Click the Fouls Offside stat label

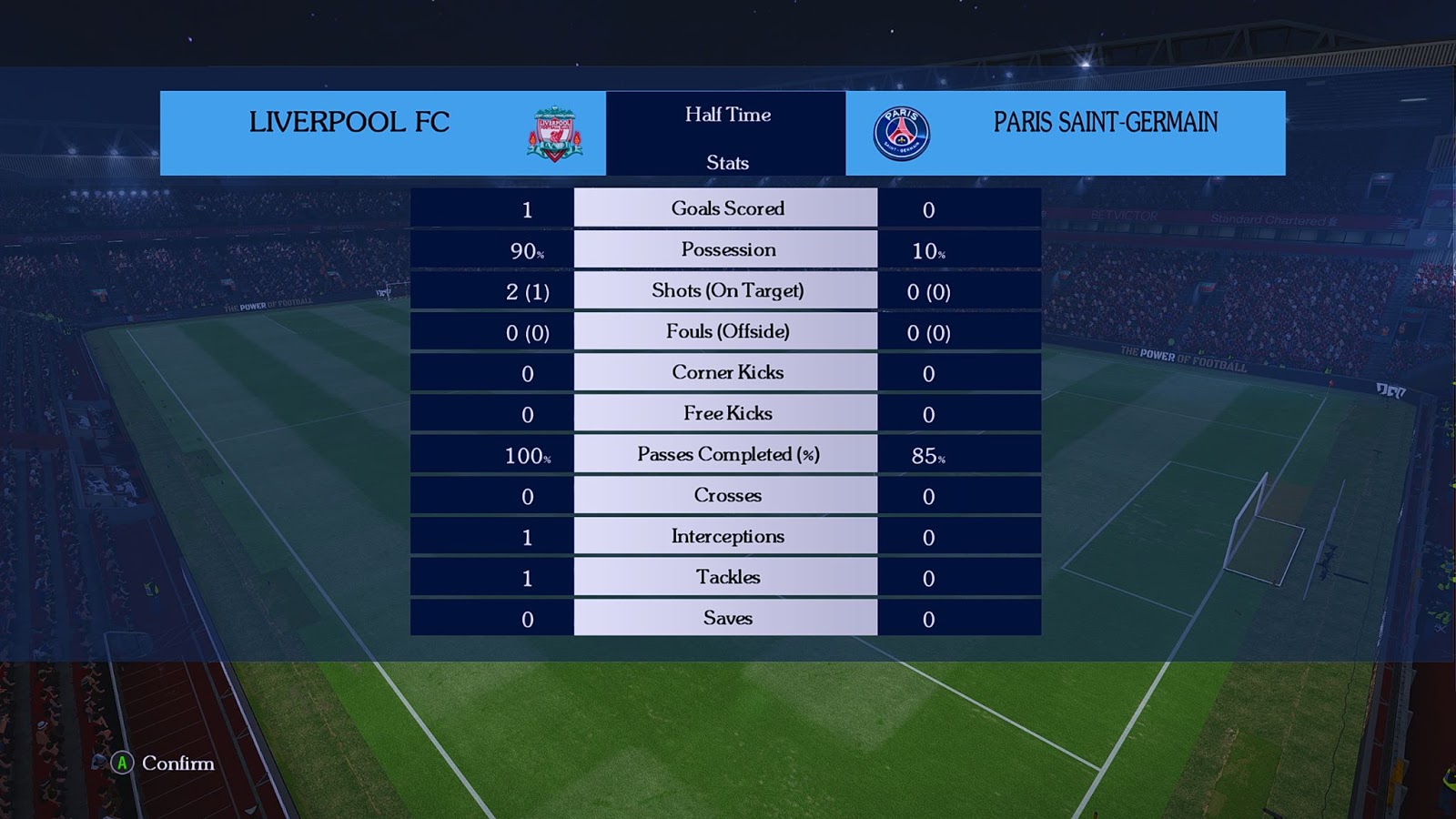coord(726,331)
